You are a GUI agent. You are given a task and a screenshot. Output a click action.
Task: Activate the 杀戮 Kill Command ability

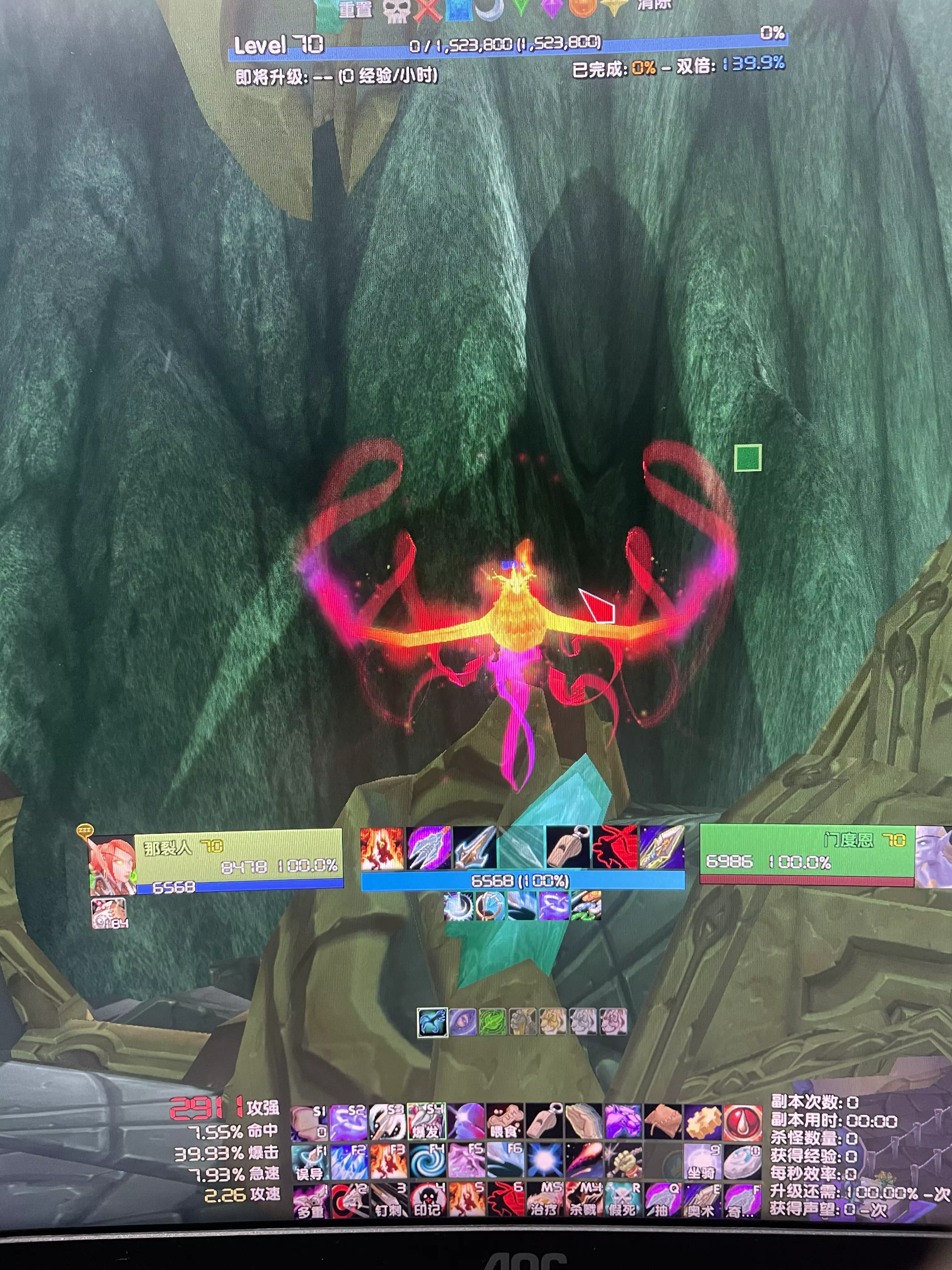pyautogui.click(x=583, y=1200)
